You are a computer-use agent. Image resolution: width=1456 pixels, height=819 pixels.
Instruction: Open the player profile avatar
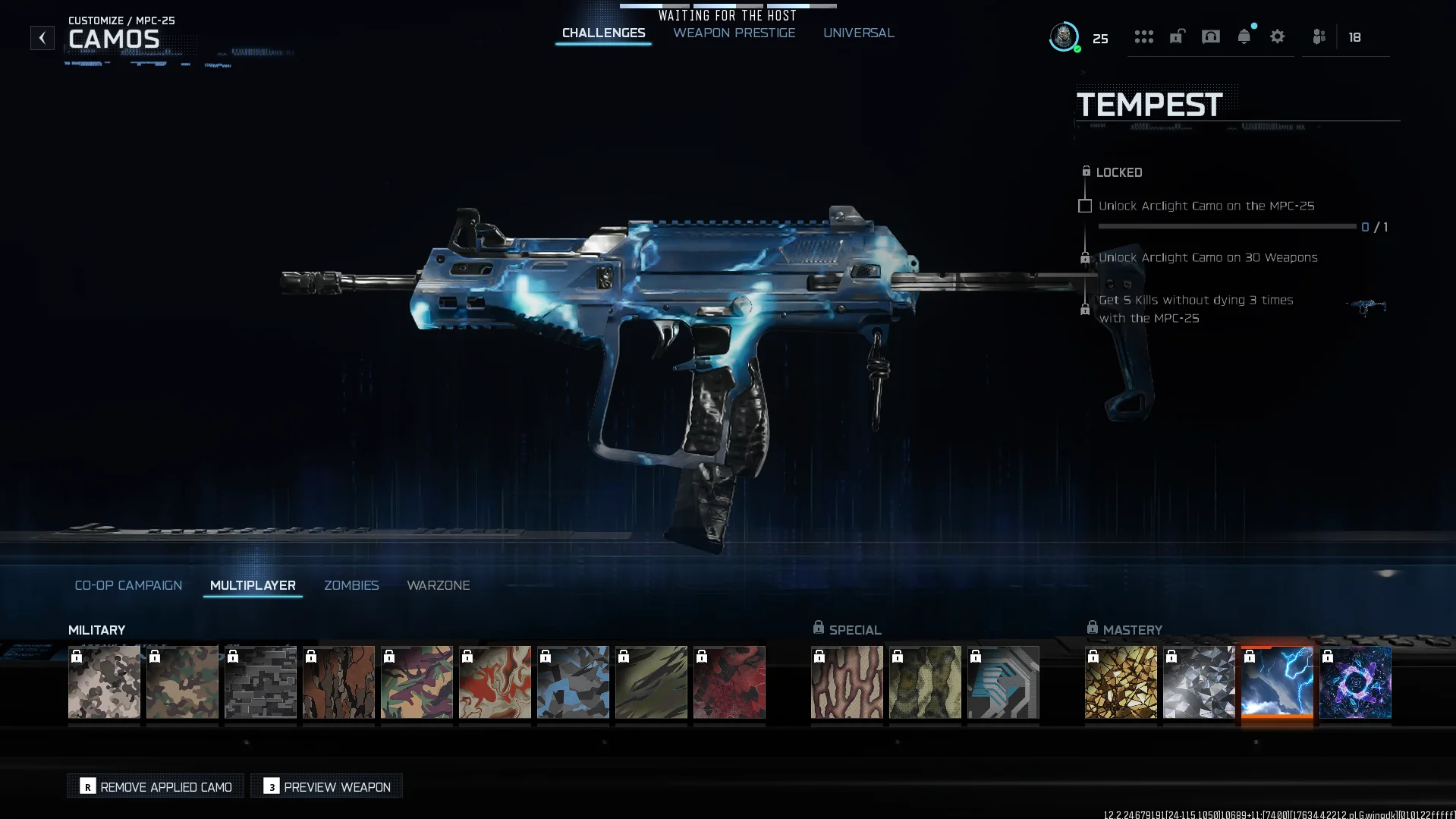pos(1064,36)
